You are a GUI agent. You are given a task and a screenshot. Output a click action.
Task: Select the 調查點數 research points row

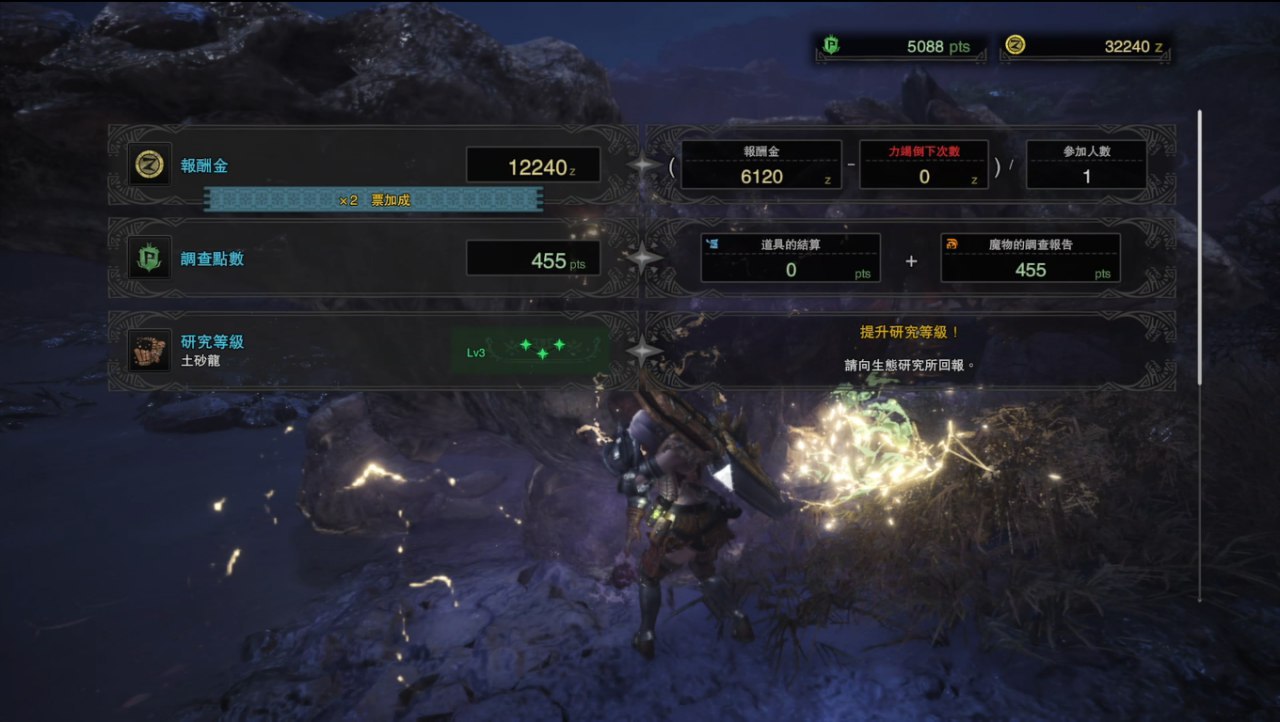pyautogui.click(x=370, y=259)
